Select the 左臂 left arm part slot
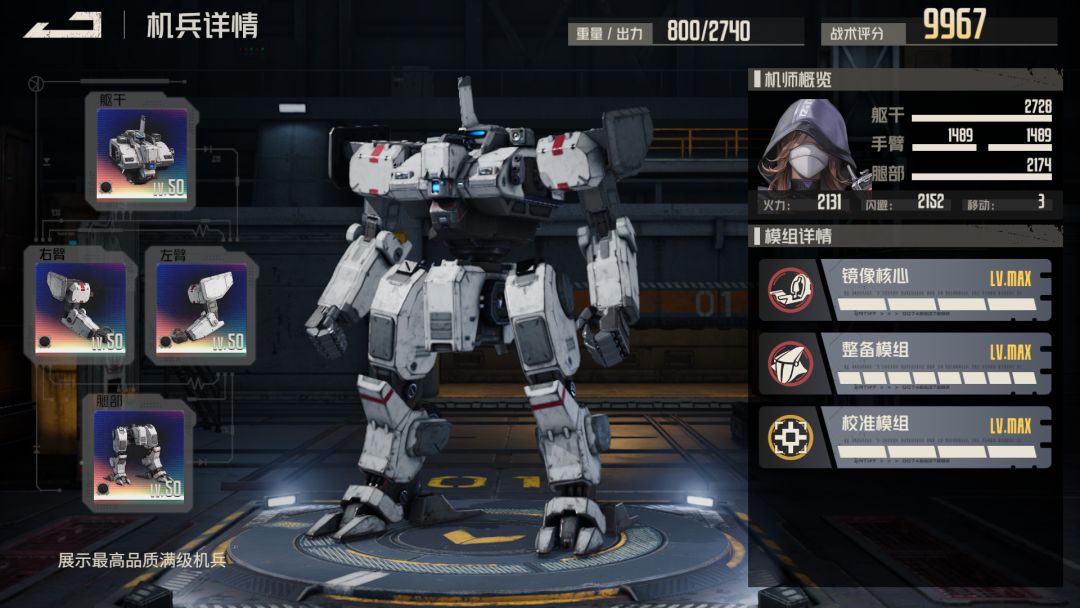The height and width of the screenshot is (608, 1080). [x=201, y=307]
